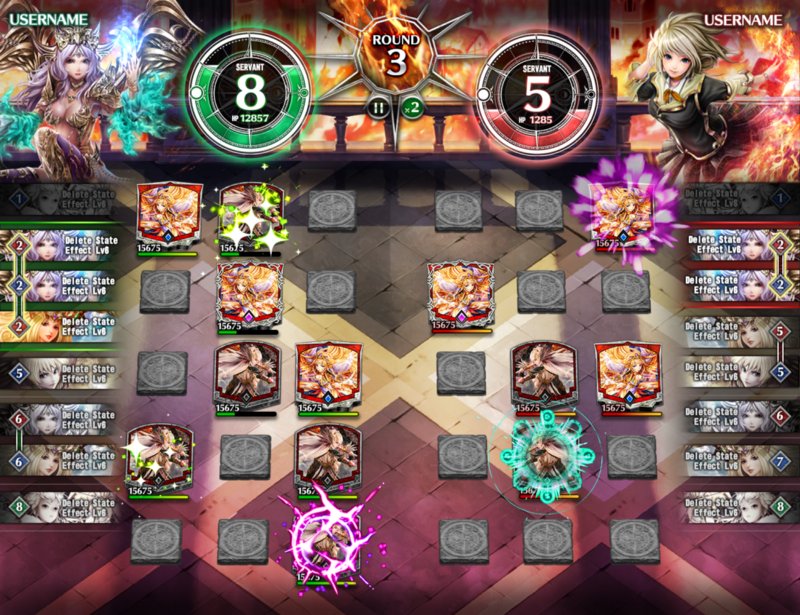Toggle the x2 battle speed button
This screenshot has height=615, width=800.
tap(410, 107)
